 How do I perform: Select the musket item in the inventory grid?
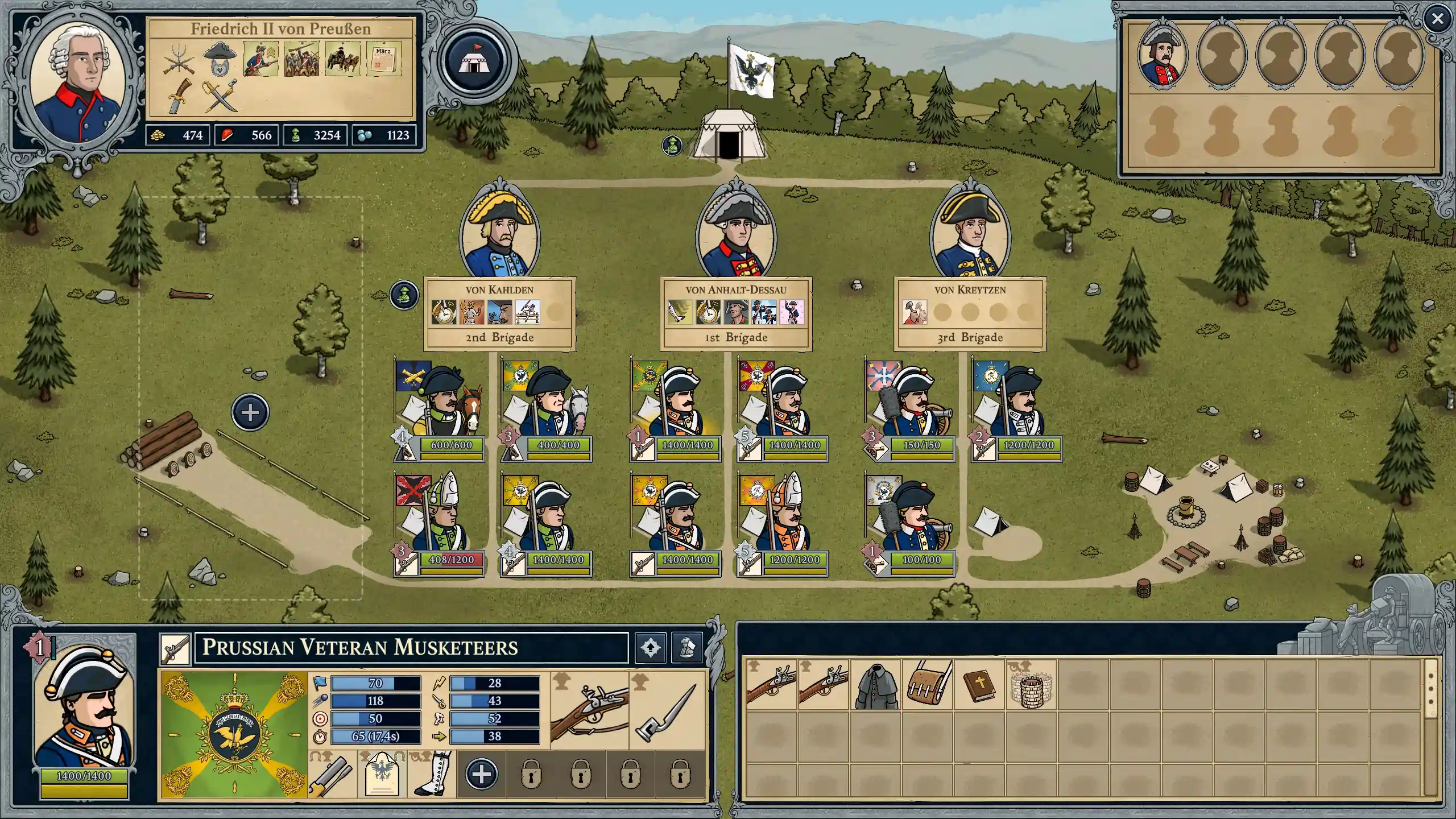point(771,687)
